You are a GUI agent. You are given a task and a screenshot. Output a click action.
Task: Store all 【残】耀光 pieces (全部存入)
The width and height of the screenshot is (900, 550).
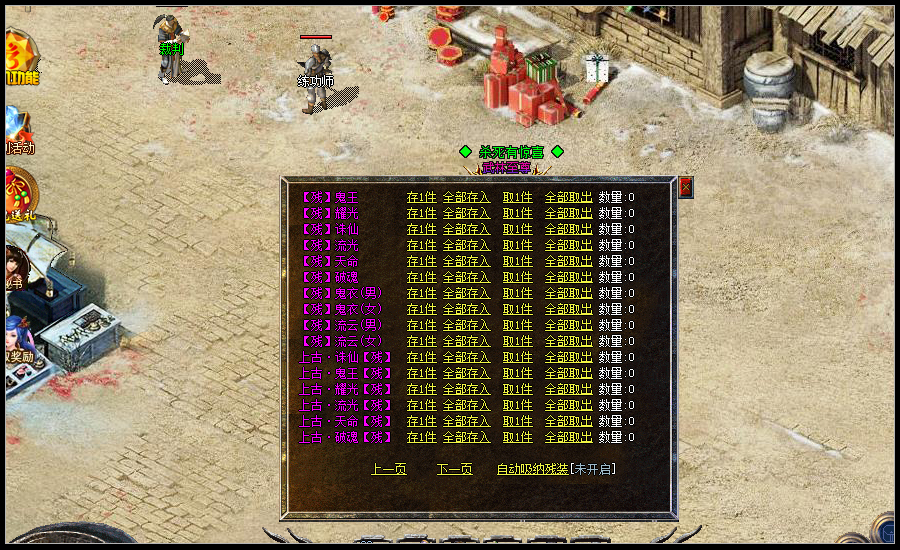tap(466, 213)
